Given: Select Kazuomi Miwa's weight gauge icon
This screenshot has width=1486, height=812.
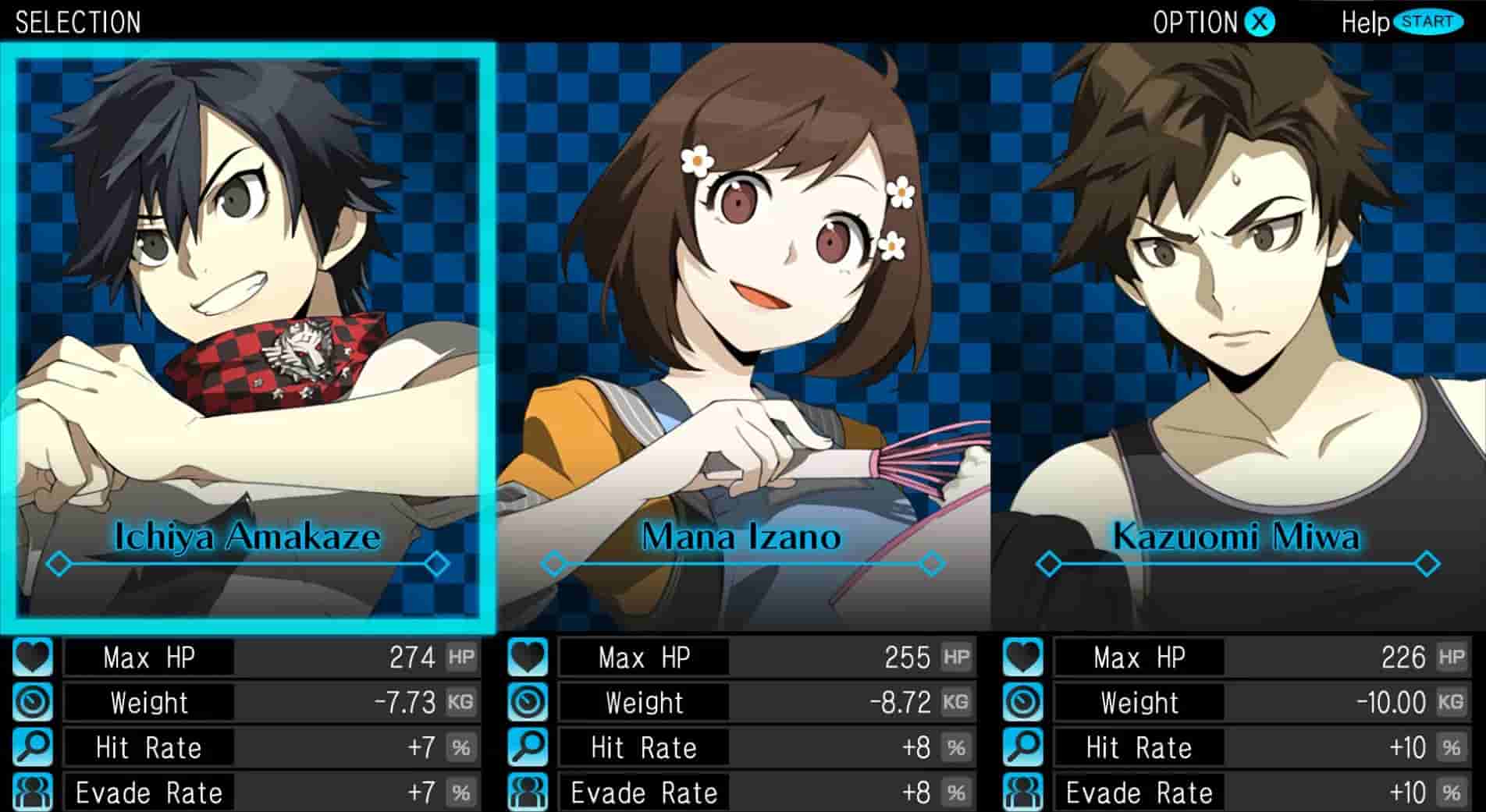Looking at the screenshot, I should click(1022, 703).
